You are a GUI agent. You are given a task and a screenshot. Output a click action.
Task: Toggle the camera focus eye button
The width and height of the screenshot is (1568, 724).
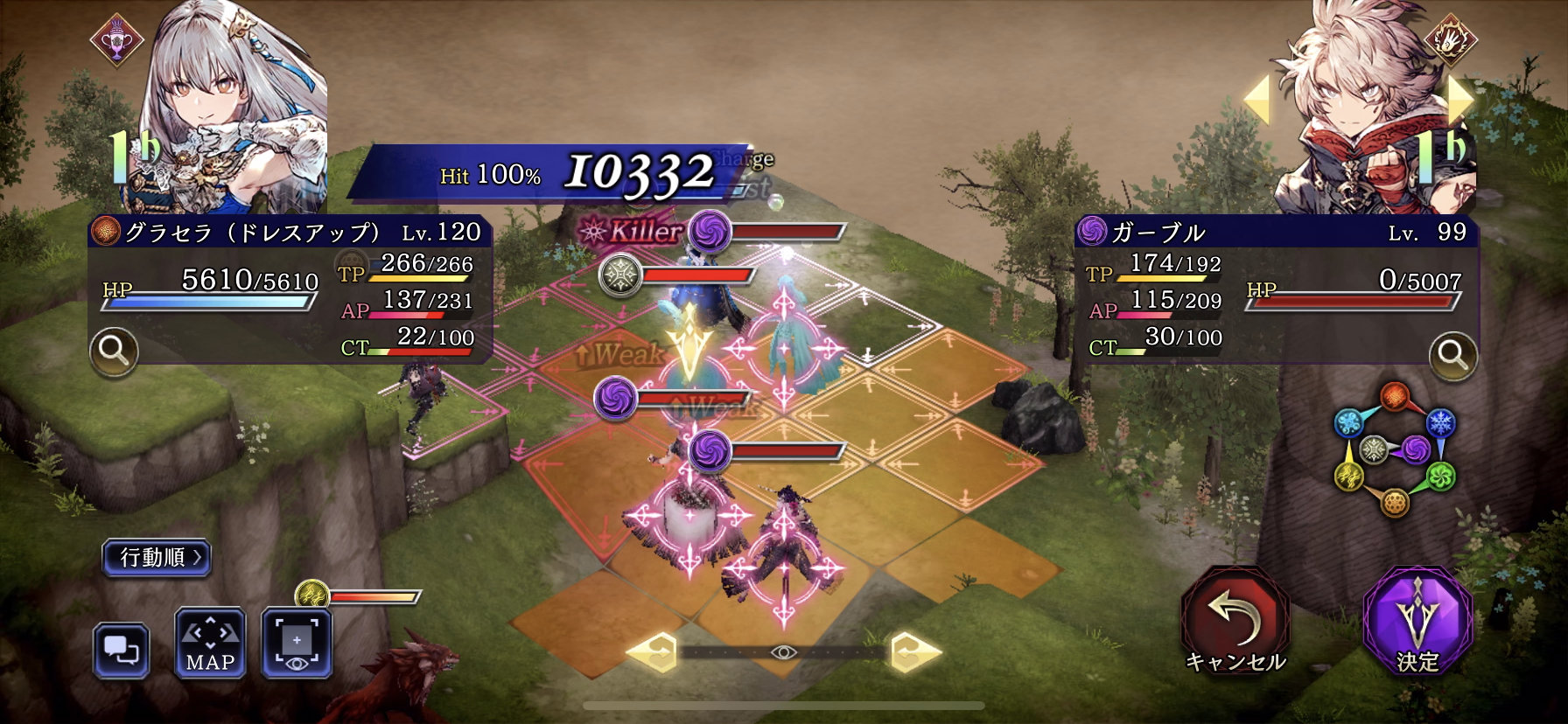point(297,644)
